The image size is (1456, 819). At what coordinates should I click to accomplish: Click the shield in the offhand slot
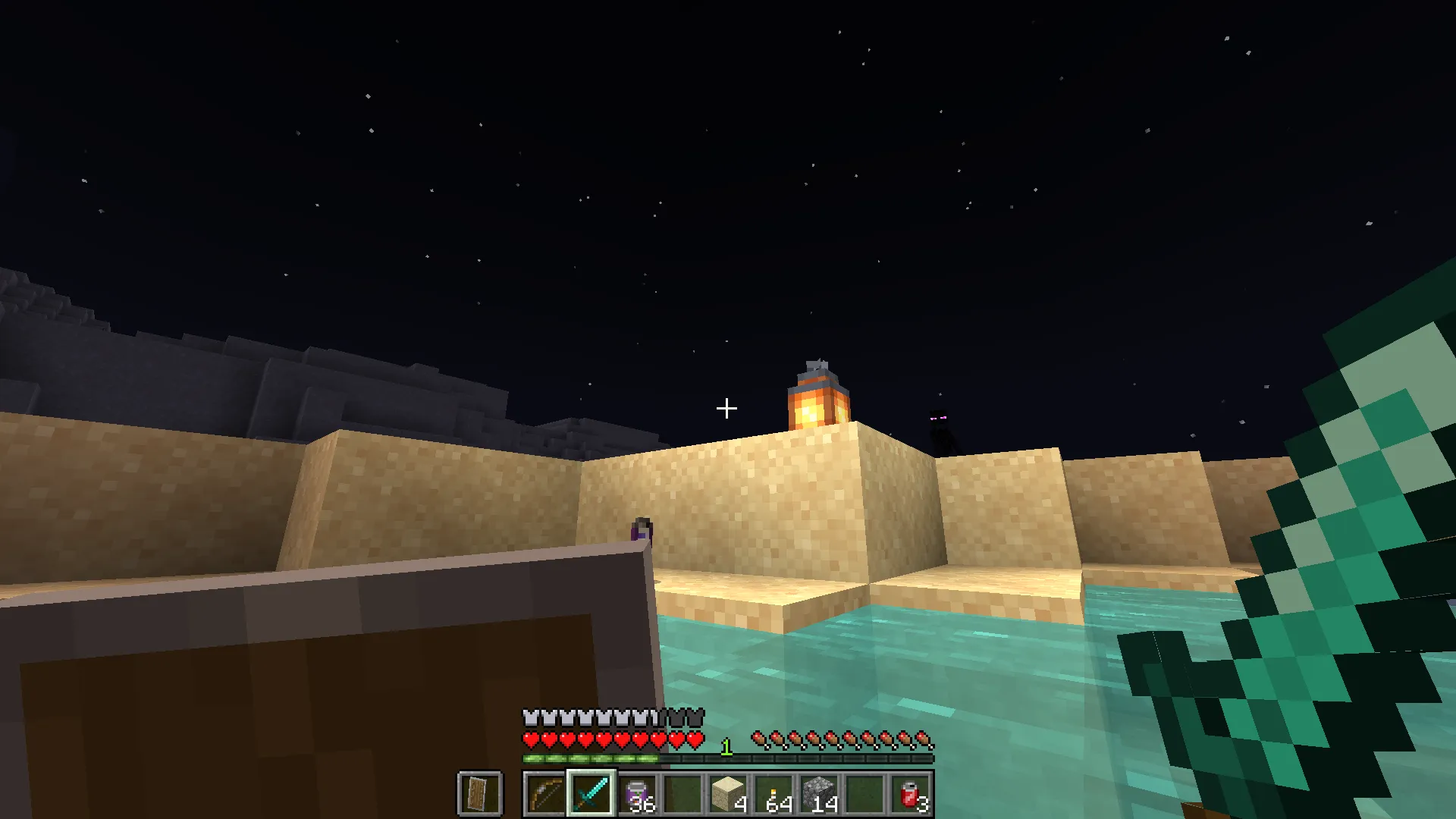[480, 794]
